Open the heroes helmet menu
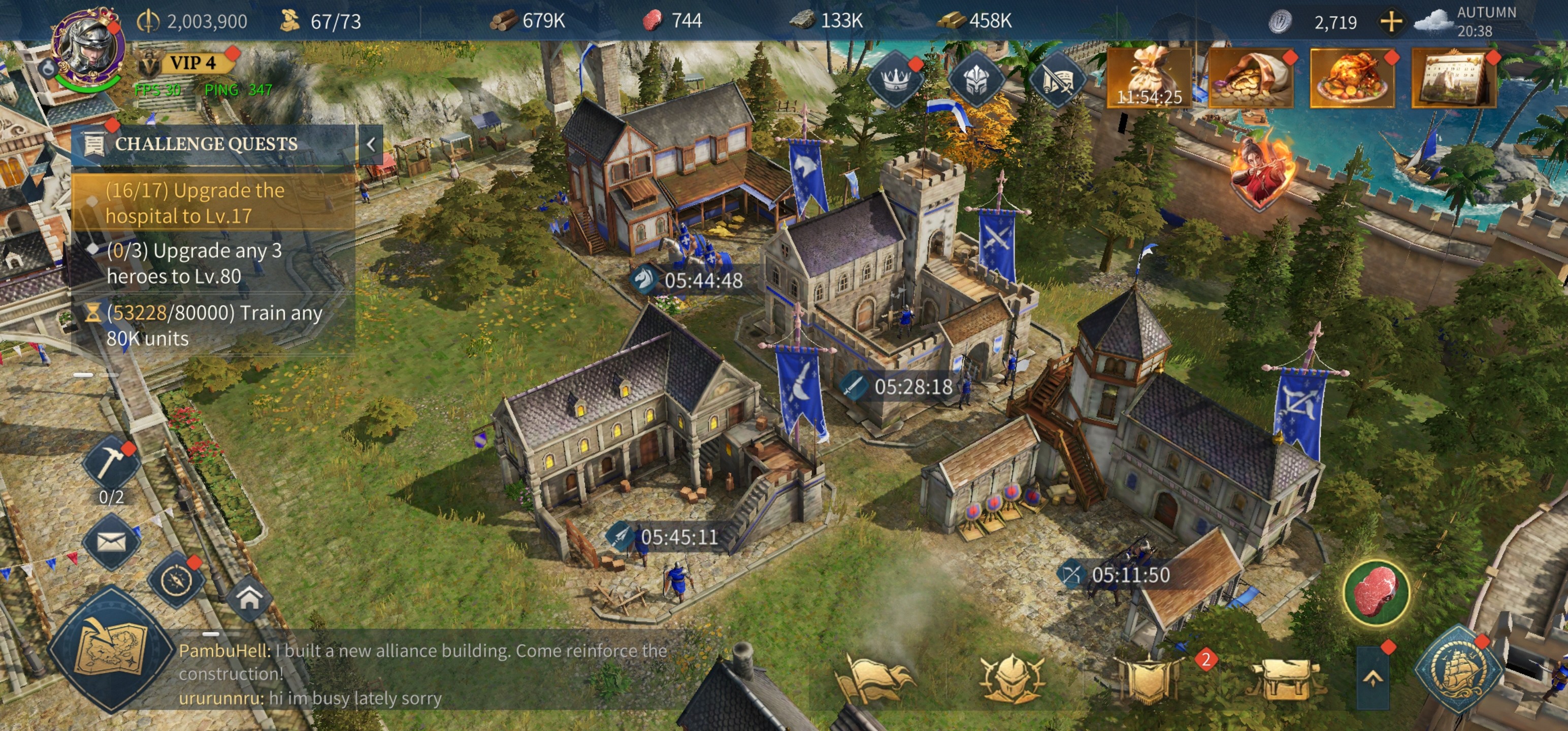Image resolution: width=1568 pixels, height=731 pixels. point(1010,677)
